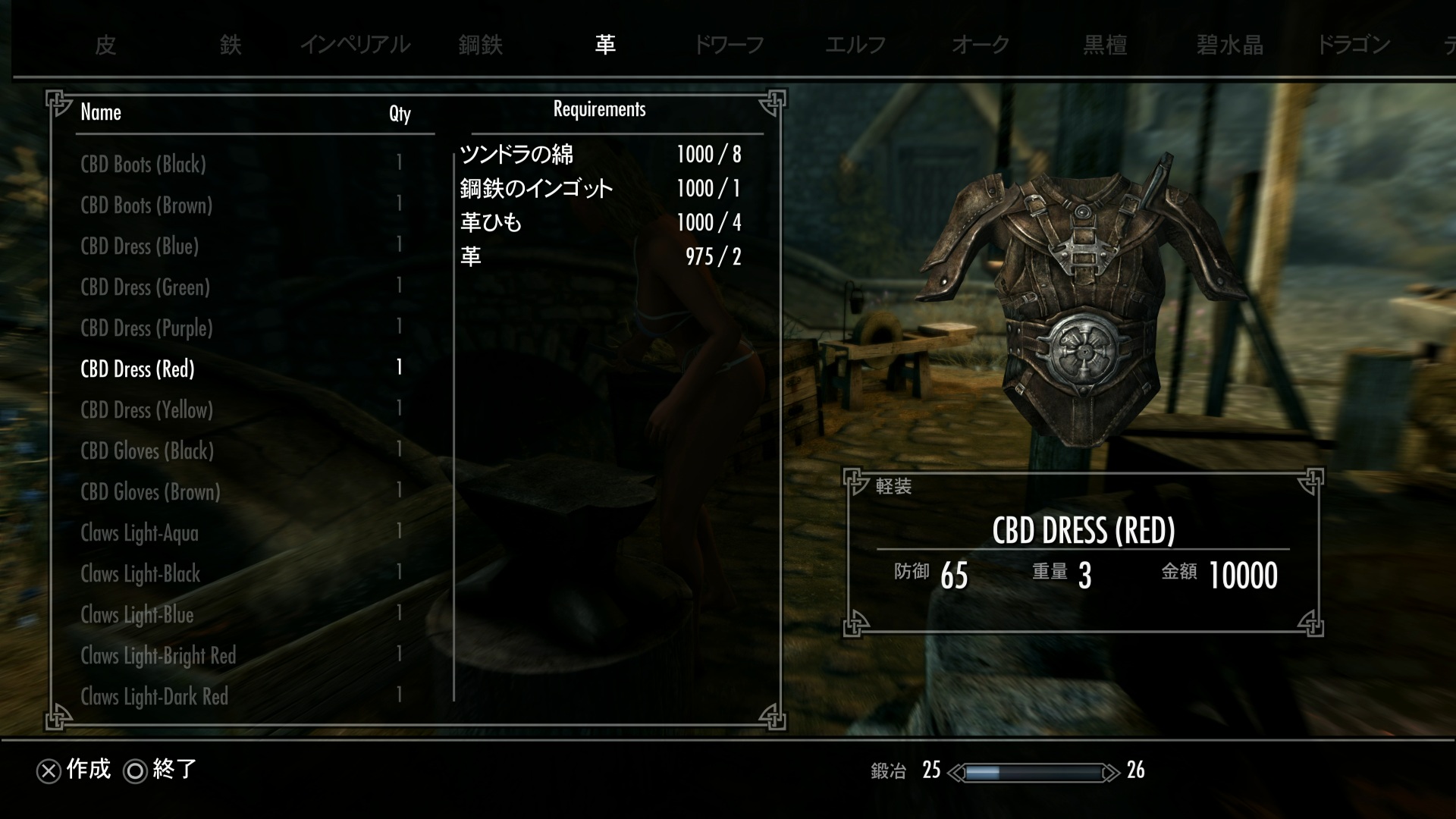Select the CBD Dress (Blue) entry
The height and width of the screenshot is (819, 1456).
coord(140,246)
